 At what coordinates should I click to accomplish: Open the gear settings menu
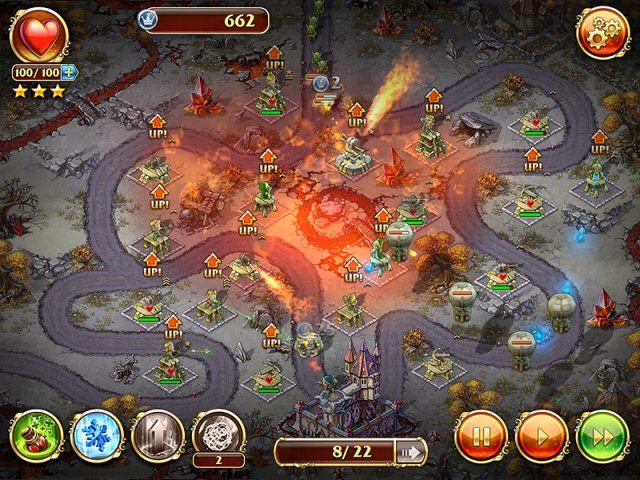click(602, 33)
